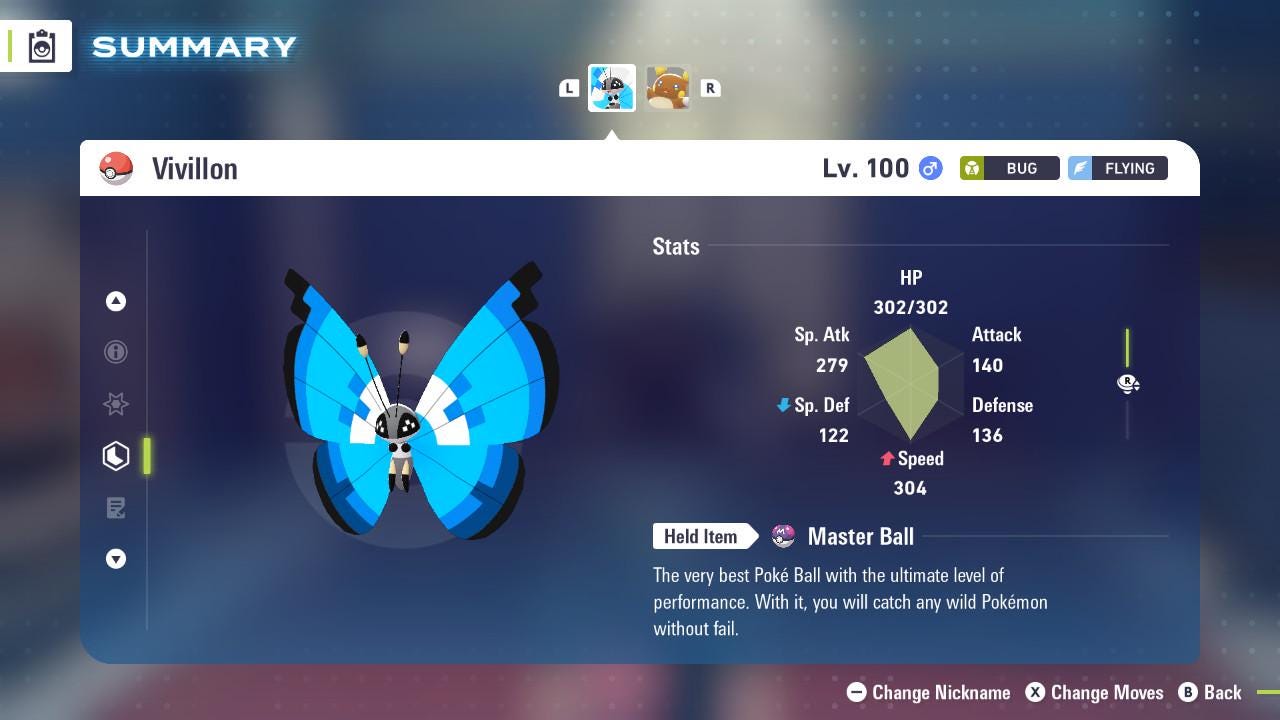1280x720 pixels.
Task: Click the highlighted stats hexagon icon
Action: point(115,456)
